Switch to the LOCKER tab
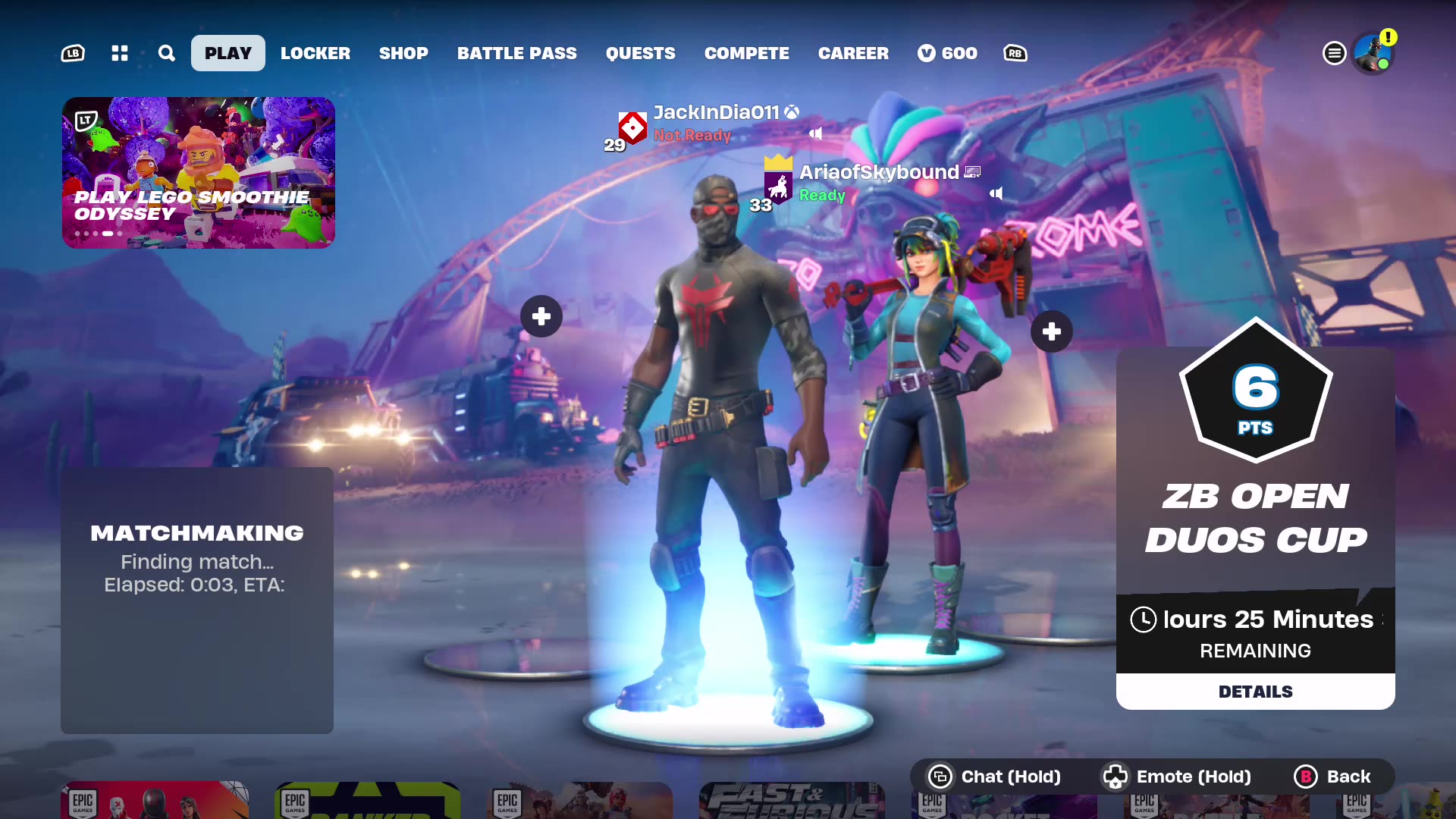The height and width of the screenshot is (819, 1456). pos(315,53)
